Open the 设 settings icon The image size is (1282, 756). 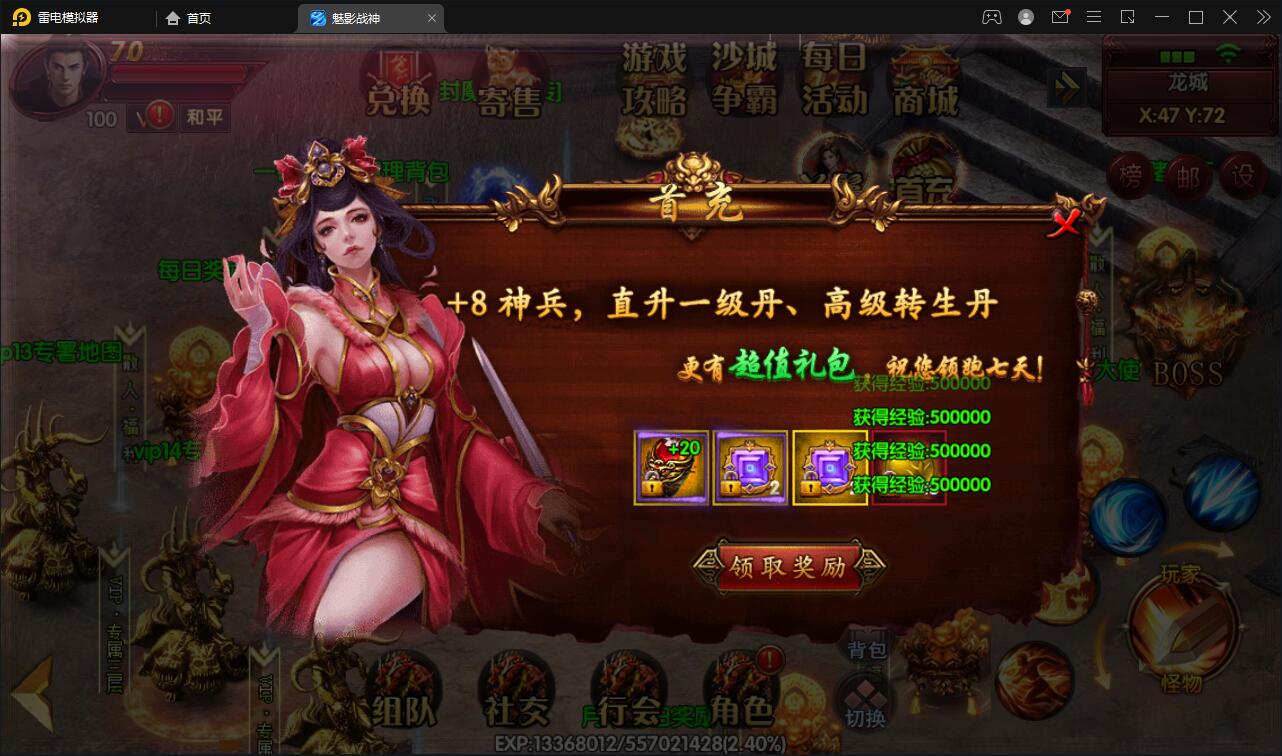(1243, 175)
